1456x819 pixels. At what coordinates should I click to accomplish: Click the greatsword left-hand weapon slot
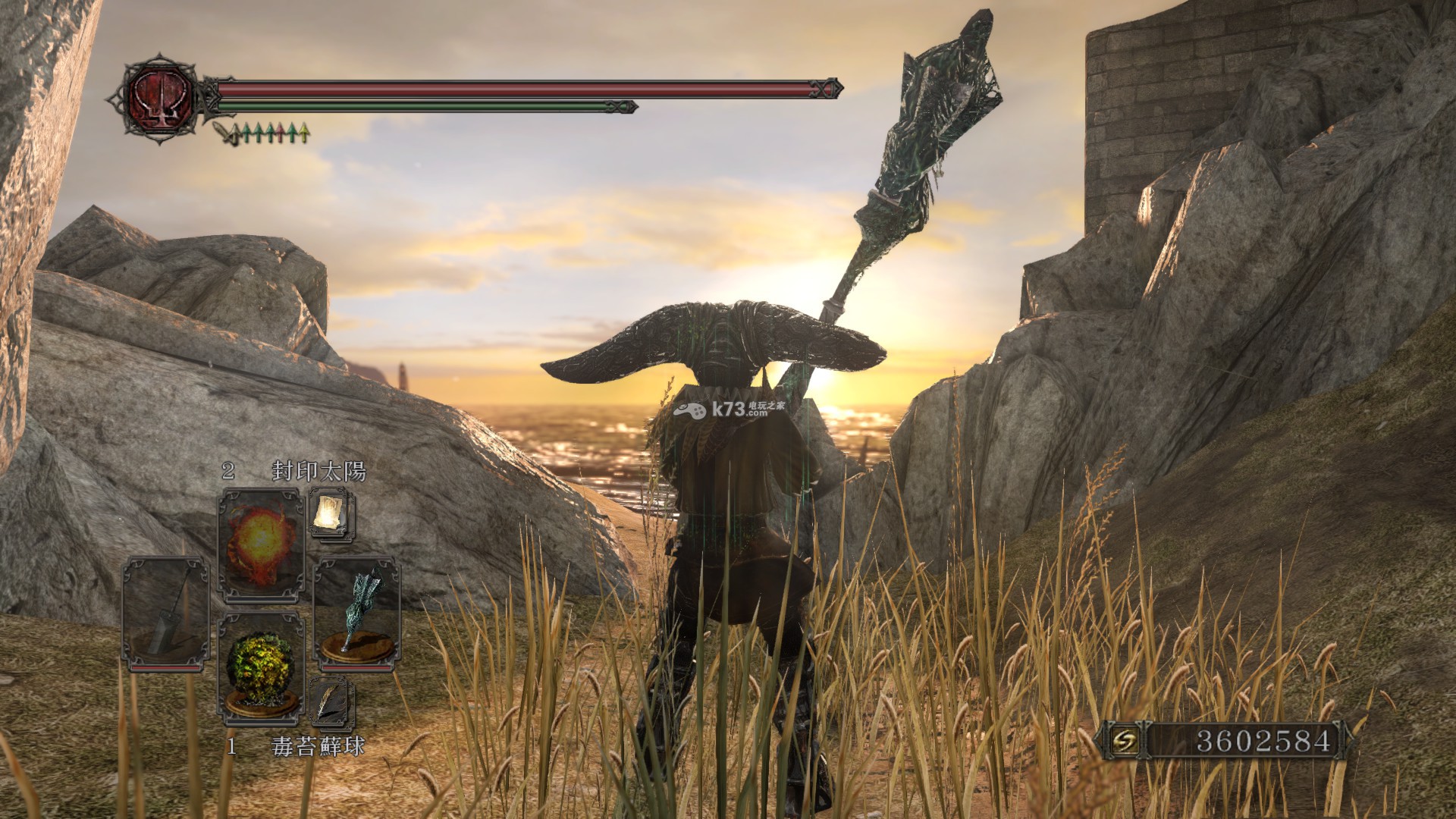(x=166, y=614)
